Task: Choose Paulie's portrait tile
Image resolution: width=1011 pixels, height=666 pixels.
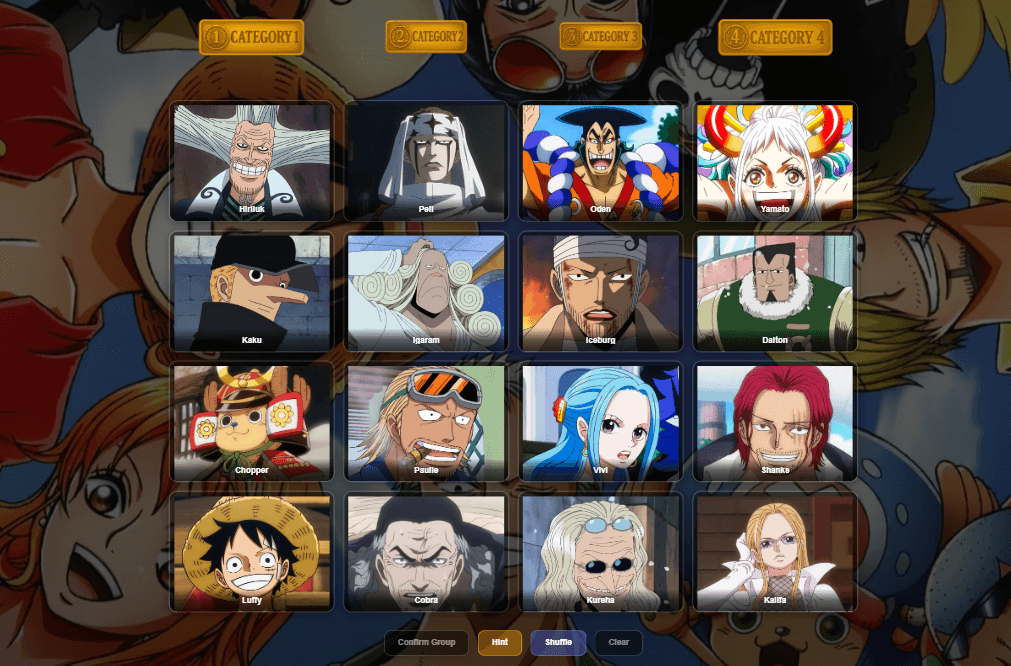Action: (426, 422)
